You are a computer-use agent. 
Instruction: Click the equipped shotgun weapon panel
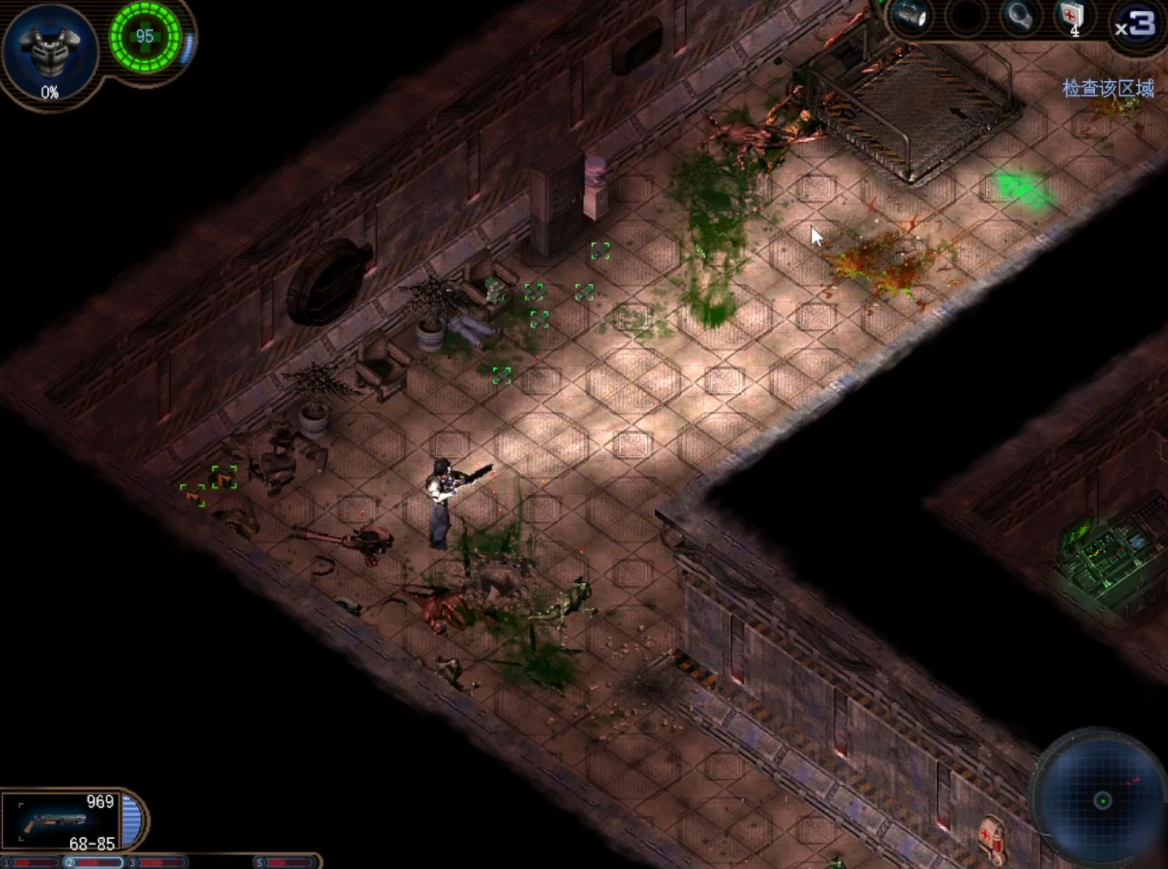[62, 819]
